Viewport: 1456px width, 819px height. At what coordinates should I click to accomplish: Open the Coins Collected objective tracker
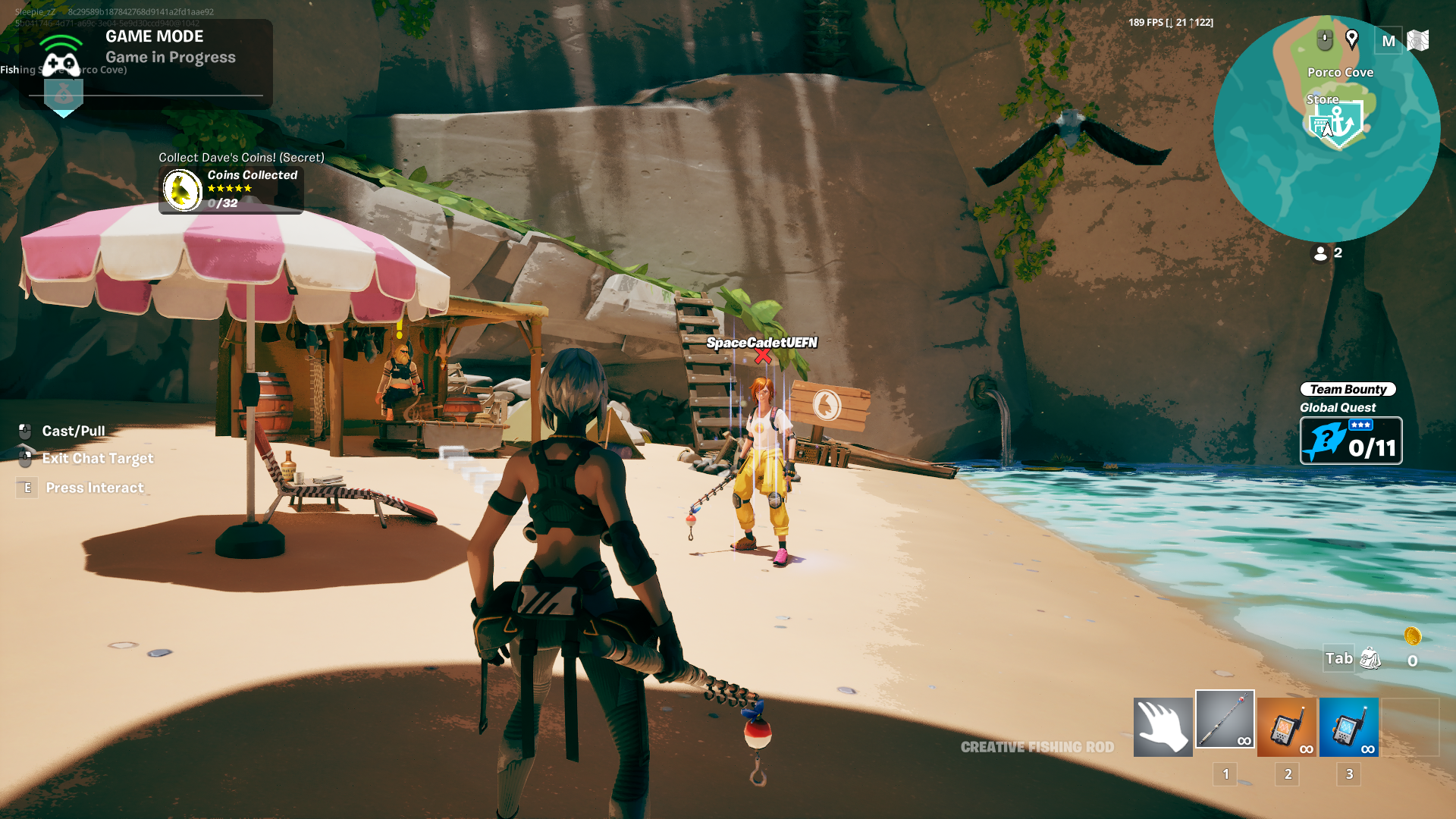[x=231, y=189]
